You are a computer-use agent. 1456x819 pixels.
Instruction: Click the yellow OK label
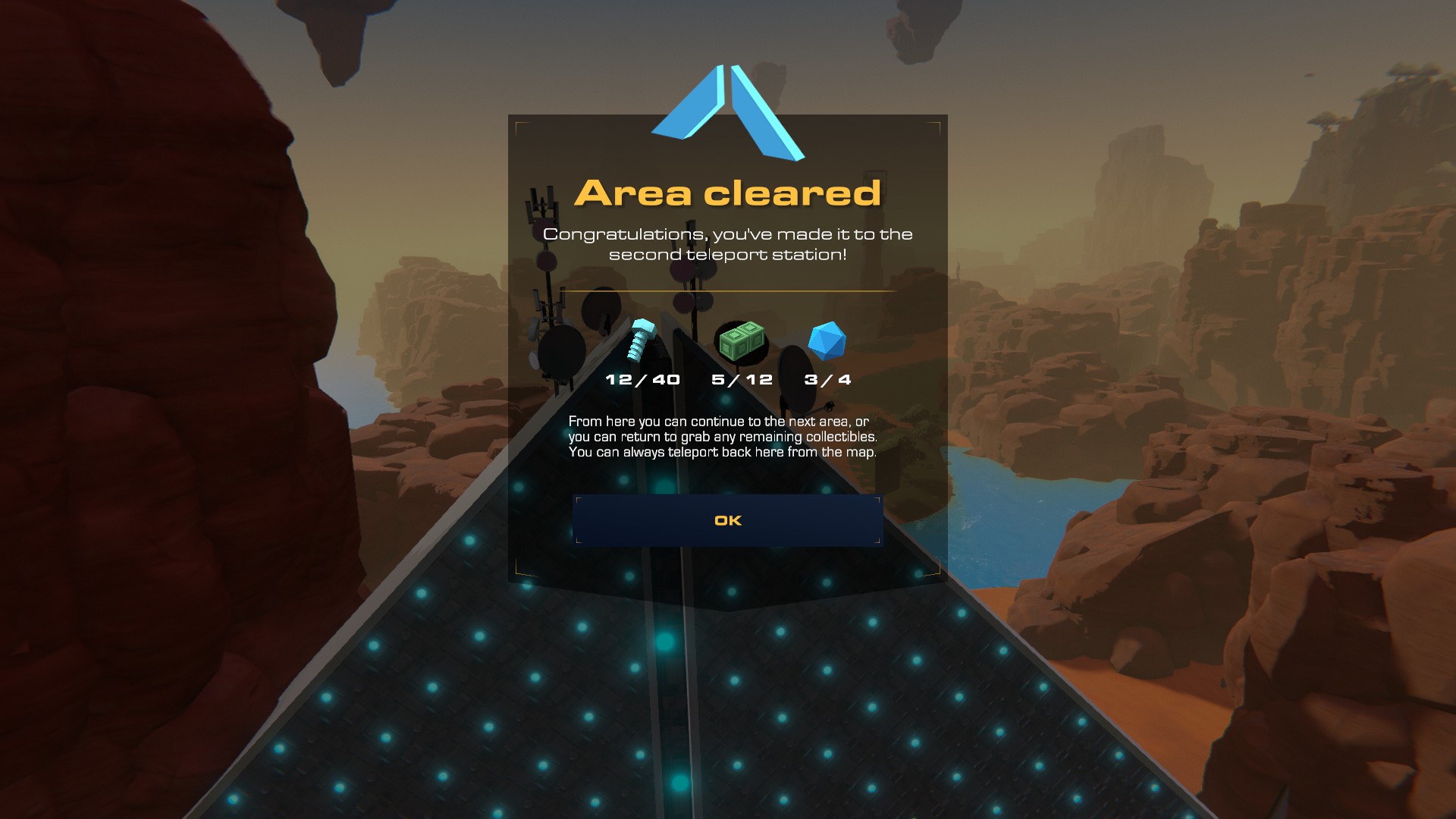(x=728, y=519)
